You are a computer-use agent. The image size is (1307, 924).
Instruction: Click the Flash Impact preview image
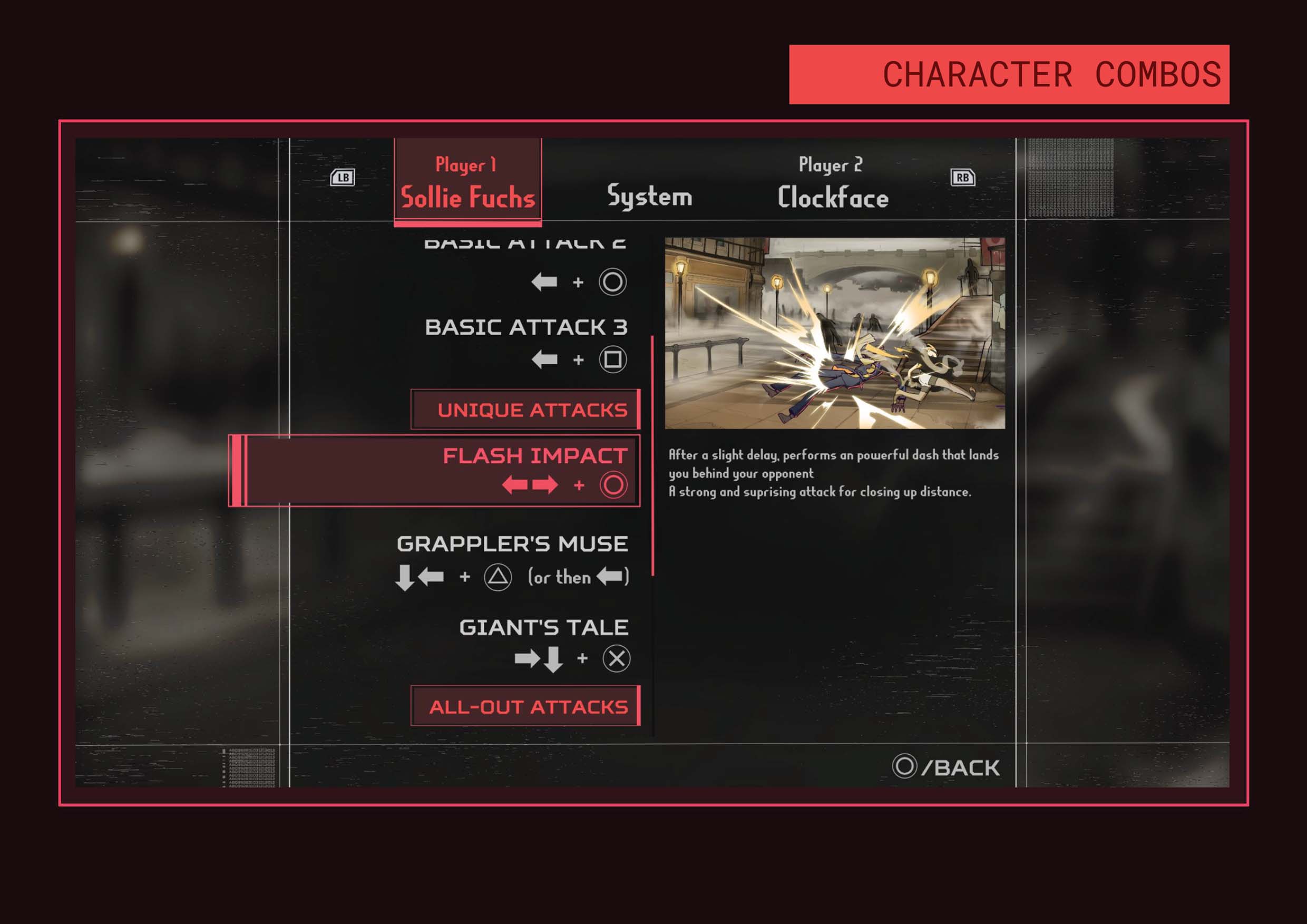coord(834,333)
